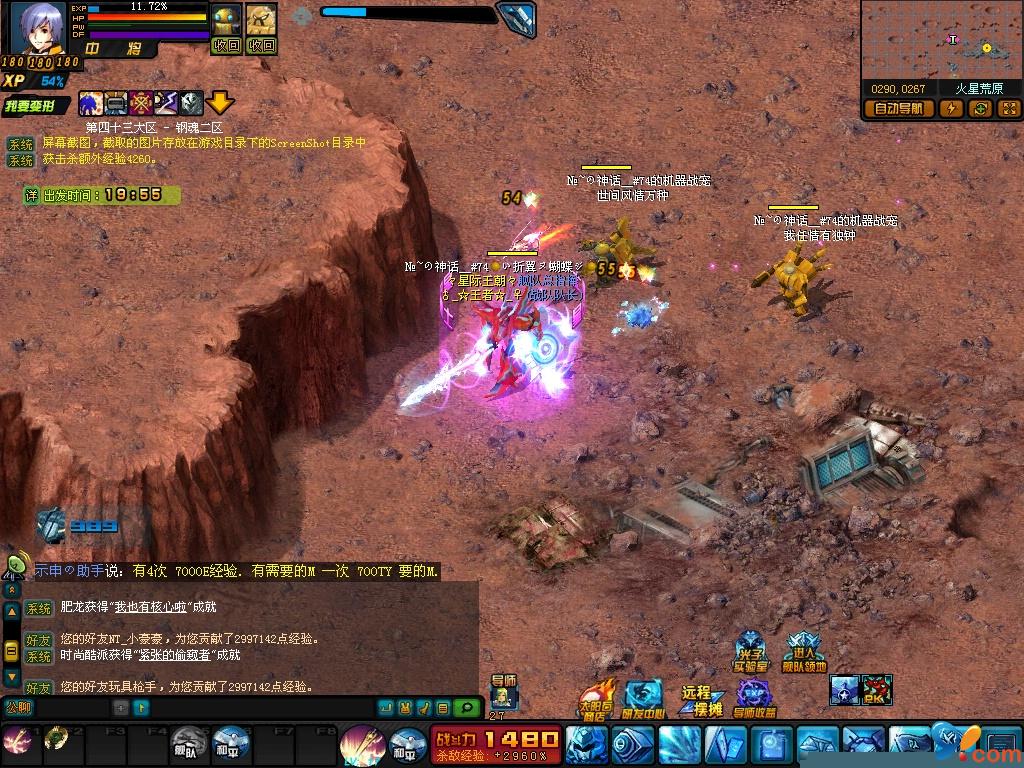
Task: Open the Mars wasteland minimap
Action: pyautogui.click(x=941, y=42)
